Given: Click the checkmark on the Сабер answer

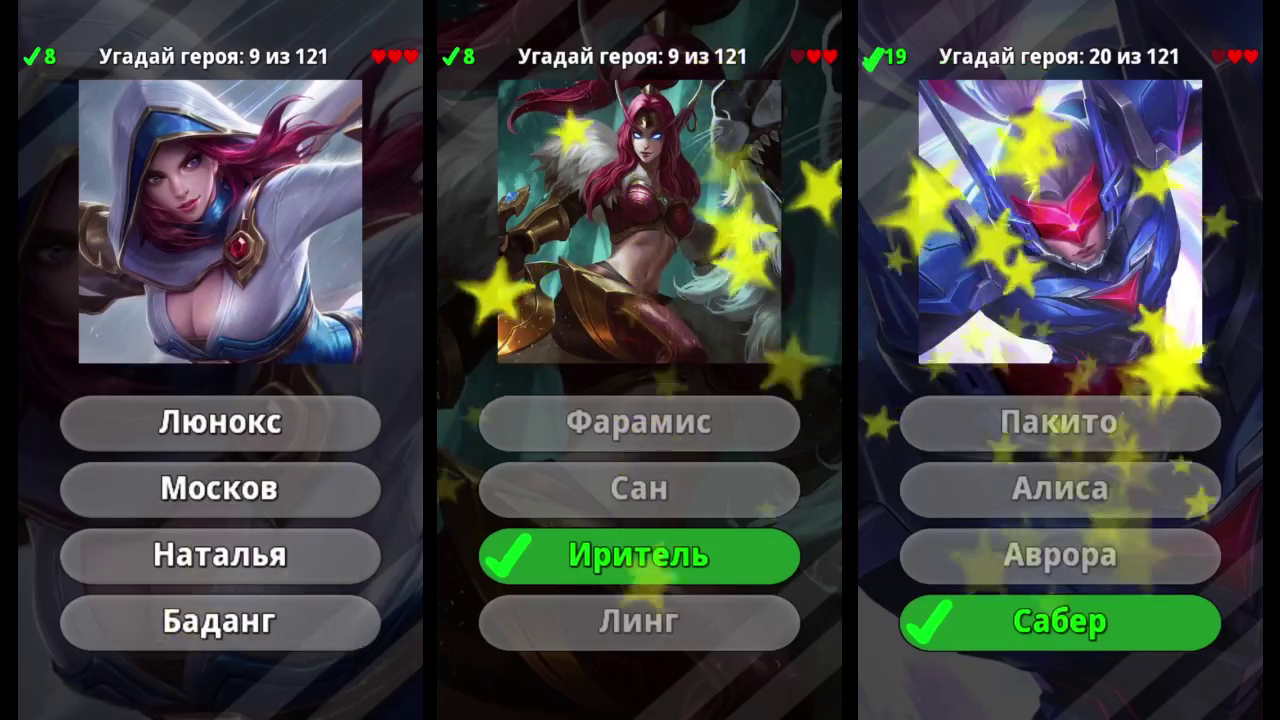Looking at the screenshot, I should pos(927,622).
